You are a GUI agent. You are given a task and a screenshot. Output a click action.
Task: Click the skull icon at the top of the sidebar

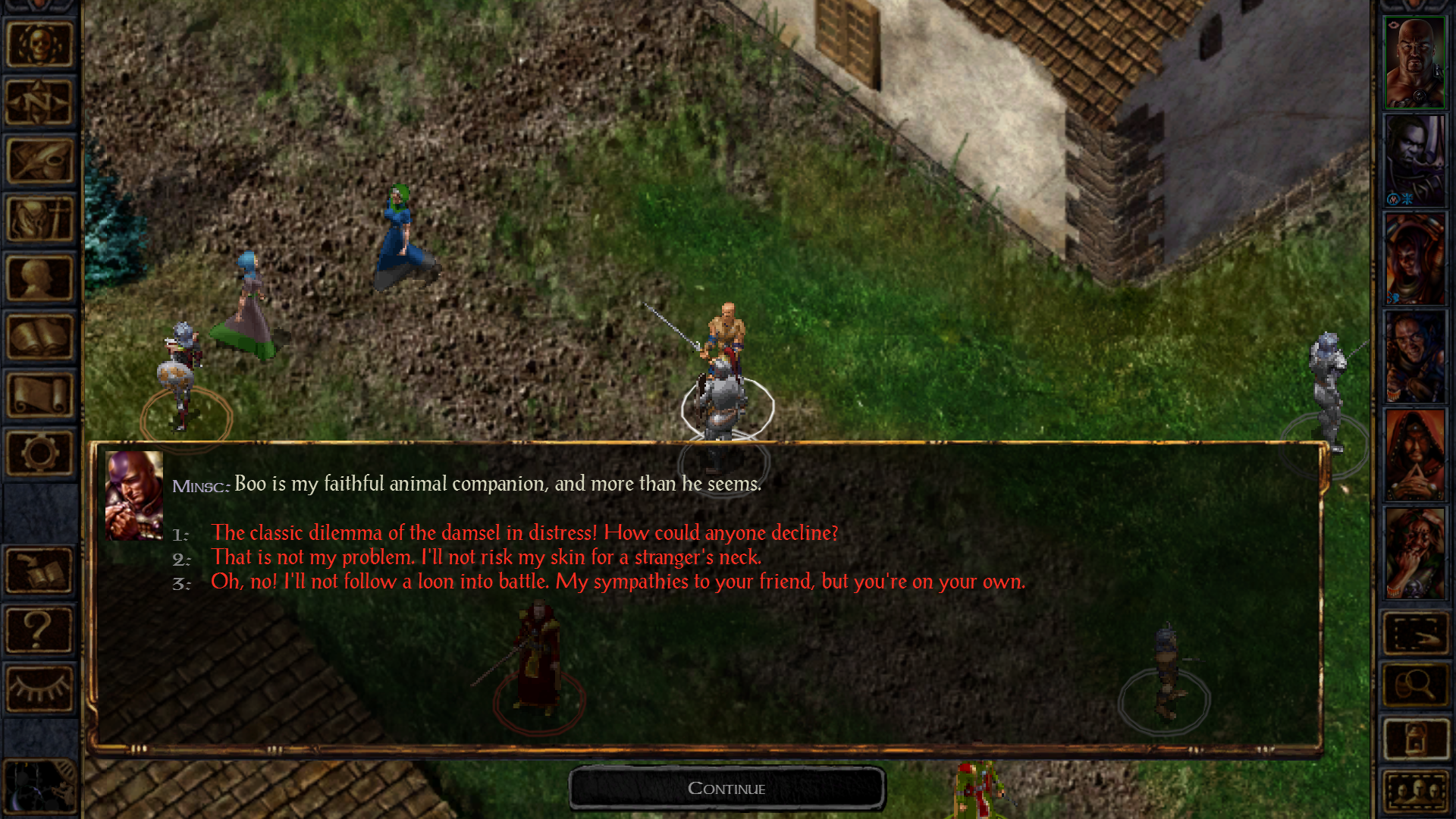pos(39,43)
